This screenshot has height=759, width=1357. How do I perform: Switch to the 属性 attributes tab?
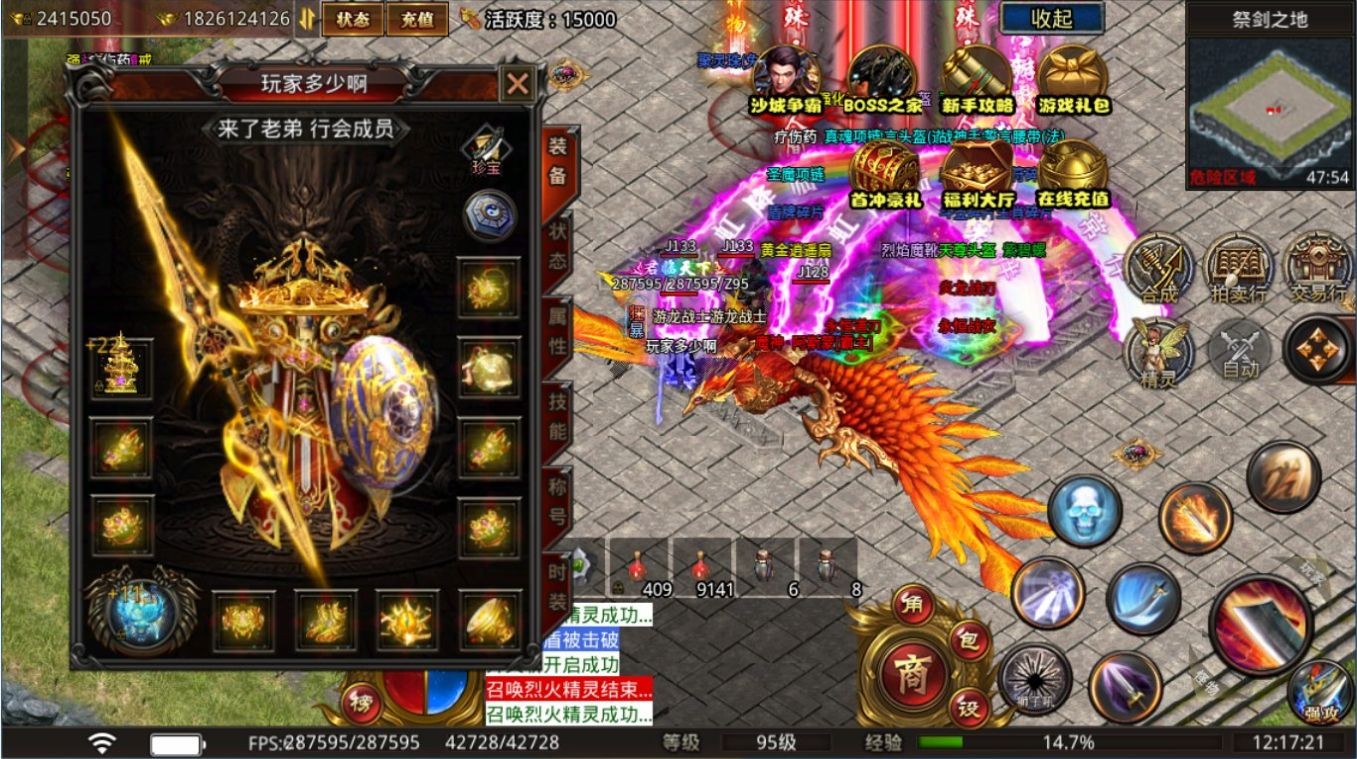coord(554,336)
